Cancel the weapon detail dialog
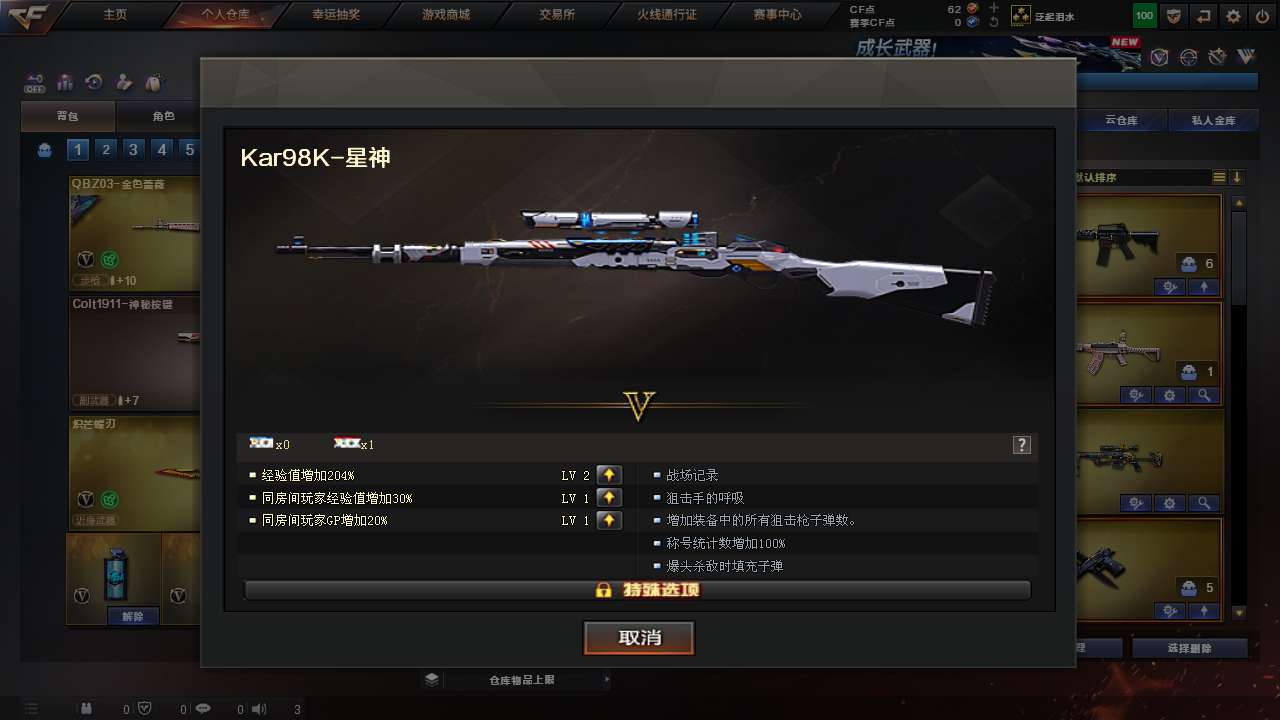 pyautogui.click(x=639, y=638)
